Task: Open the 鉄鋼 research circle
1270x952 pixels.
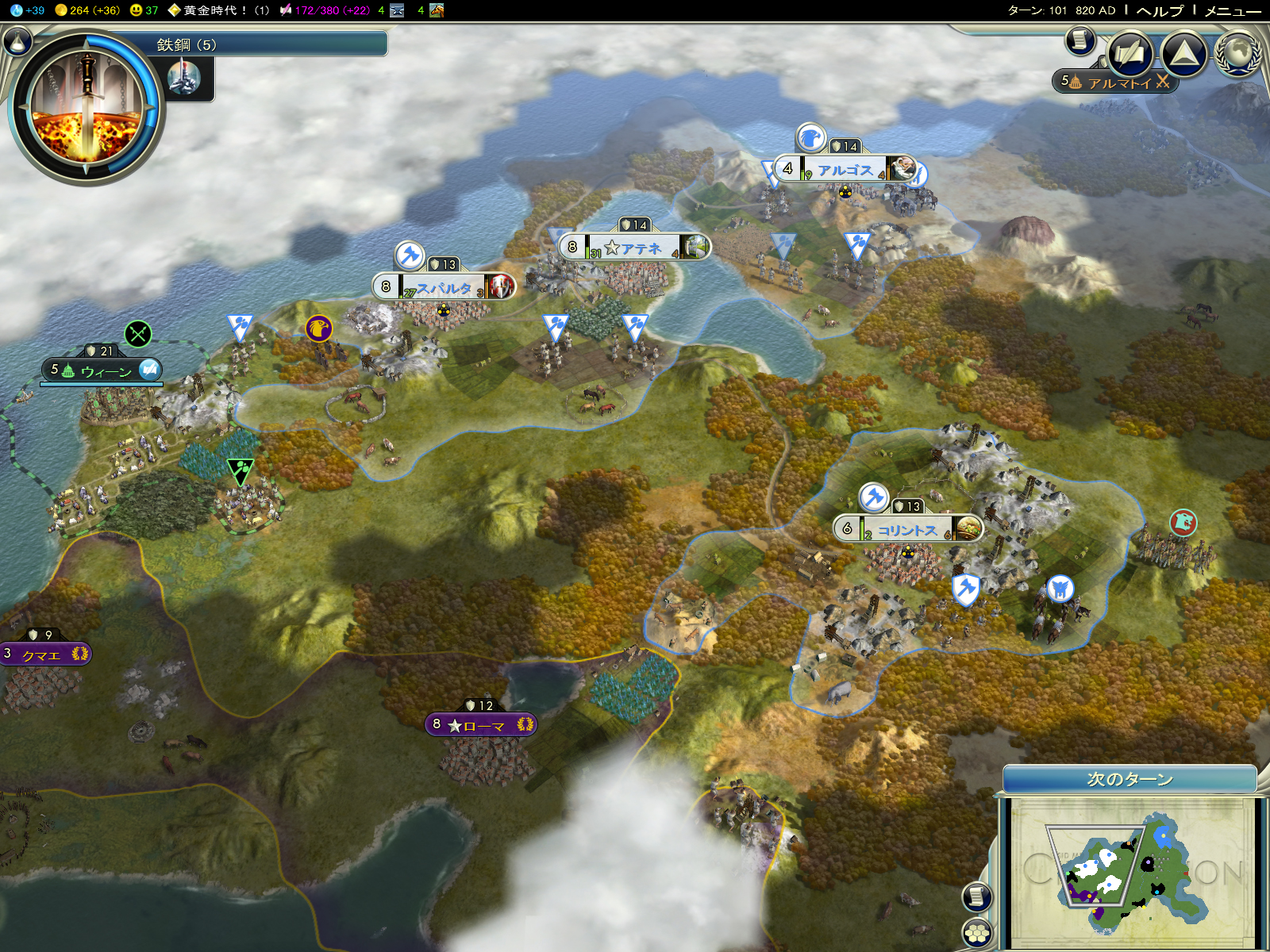Action: tap(86, 107)
